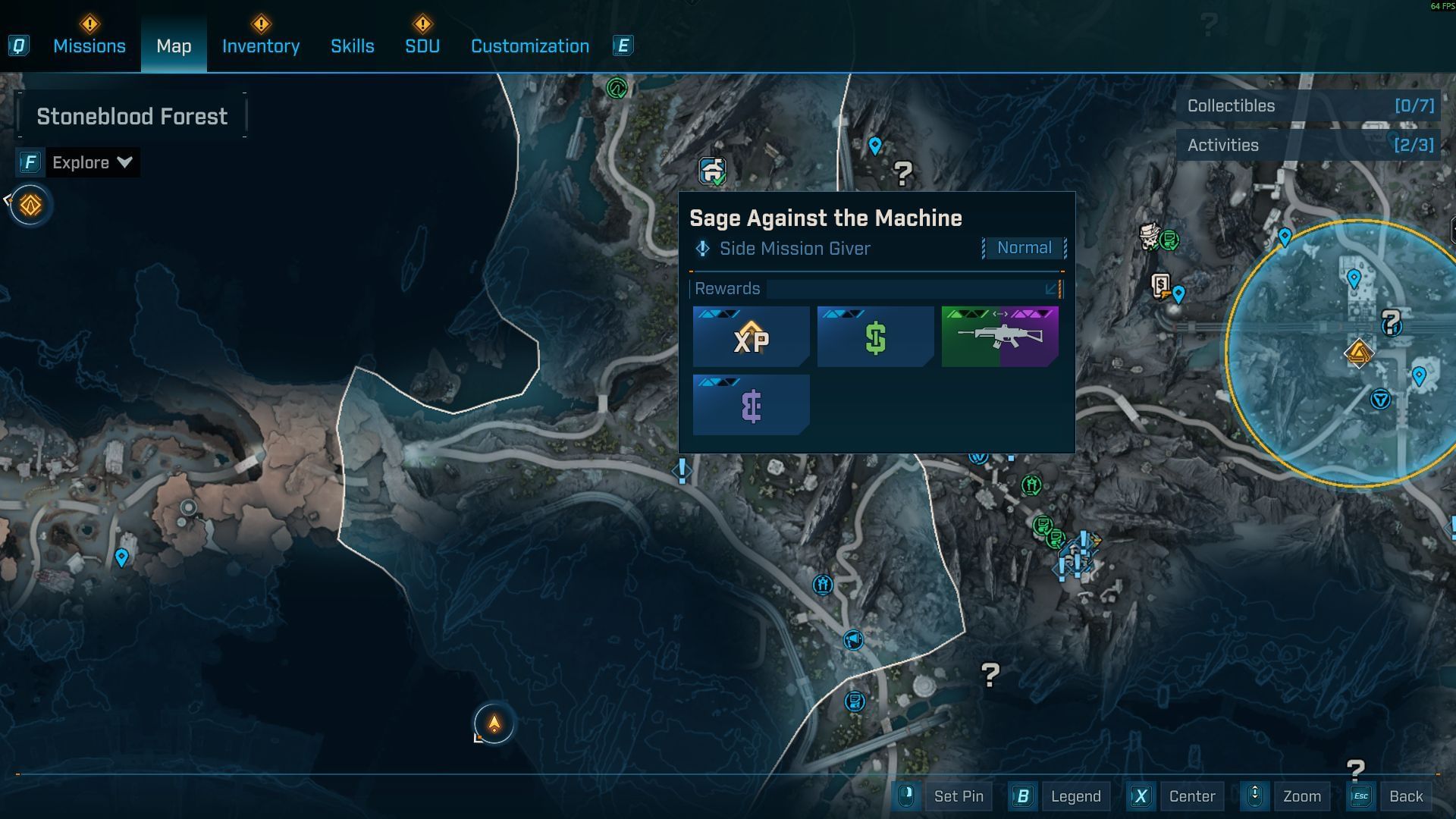Select the side mission exclamation marker
Screen dimensions: 1456x819
[x=682, y=471]
